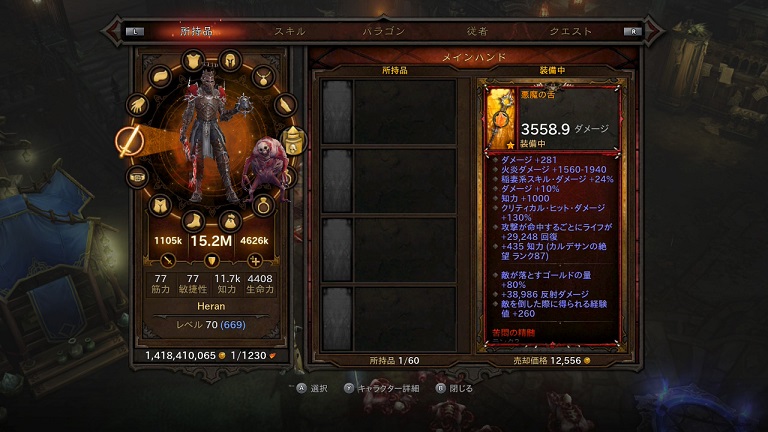Select the ring slot at the wheel's lower right

click(263, 206)
